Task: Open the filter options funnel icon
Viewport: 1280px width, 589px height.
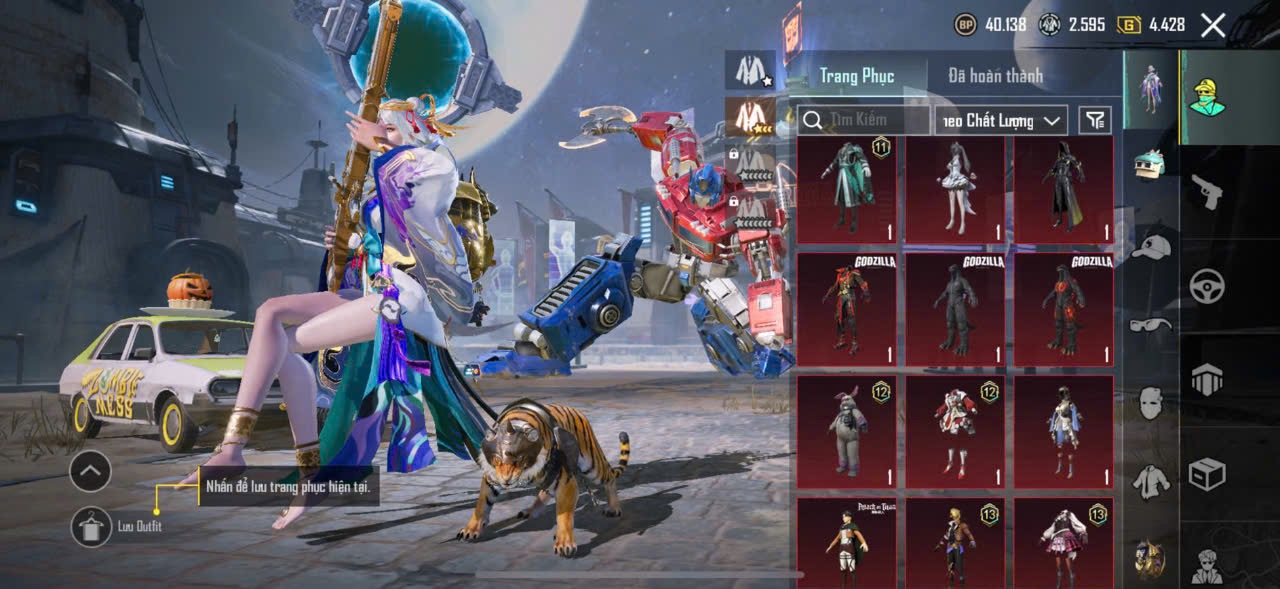Action: 1096,120
